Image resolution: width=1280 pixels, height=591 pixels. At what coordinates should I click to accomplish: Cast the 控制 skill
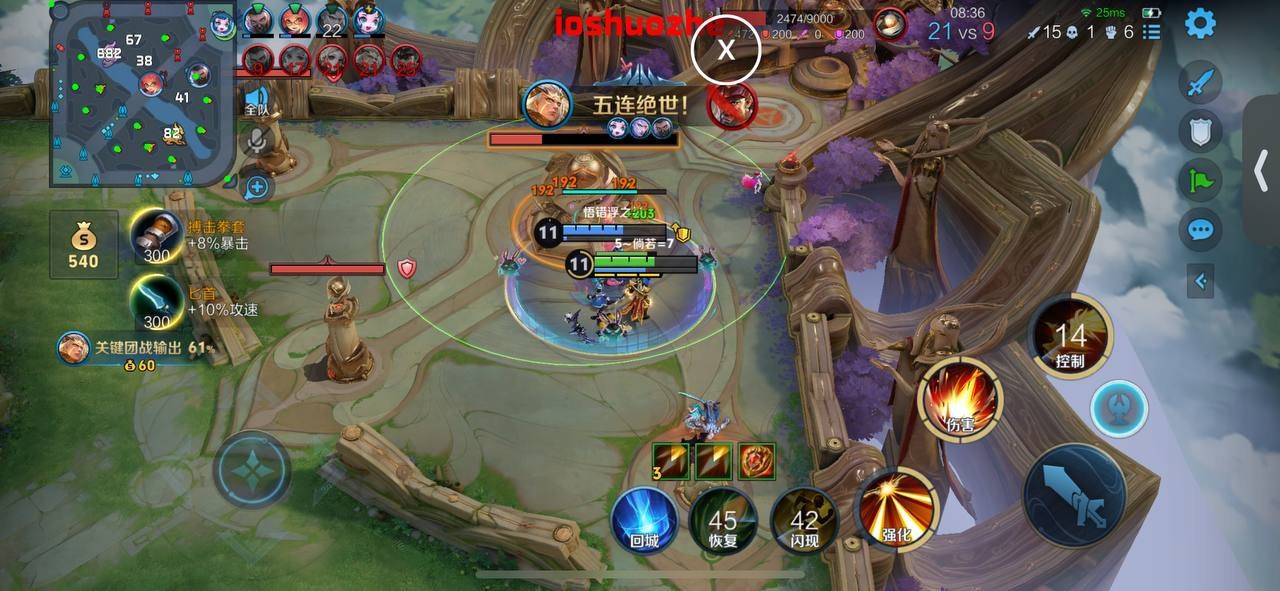(1070, 337)
